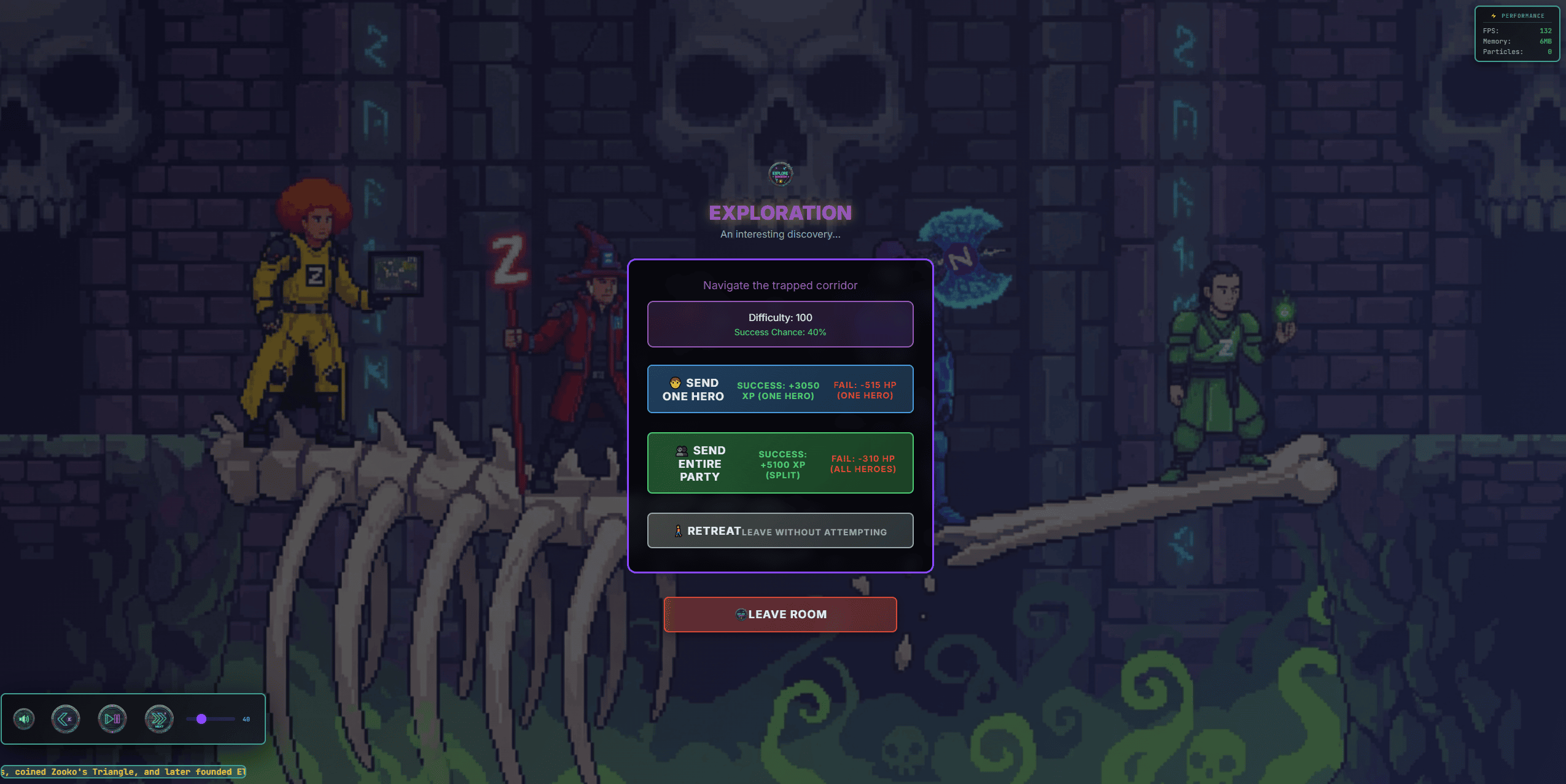This screenshot has height=784, width=1566.
Task: Choose the Send One Hero option
Action: (x=780, y=389)
